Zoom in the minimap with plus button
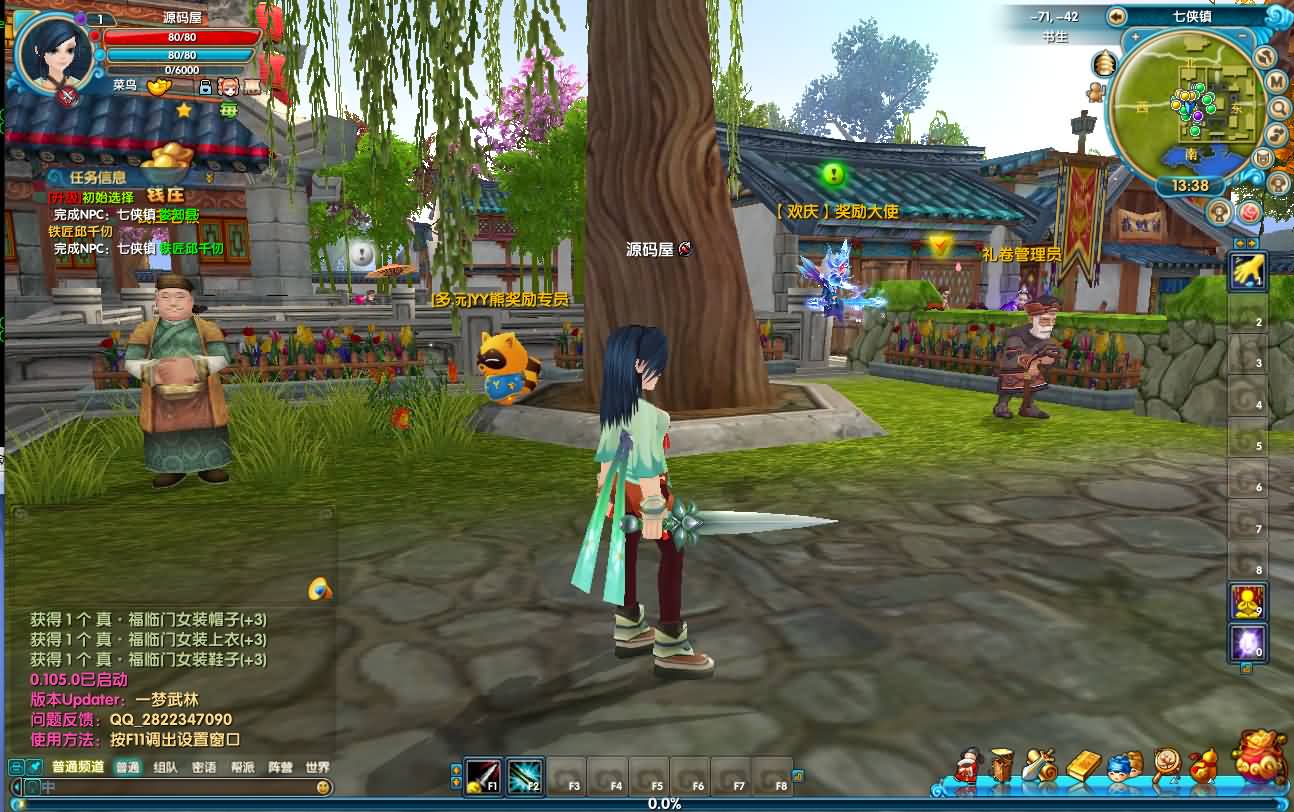The width and height of the screenshot is (1294, 812). (x=1136, y=36)
